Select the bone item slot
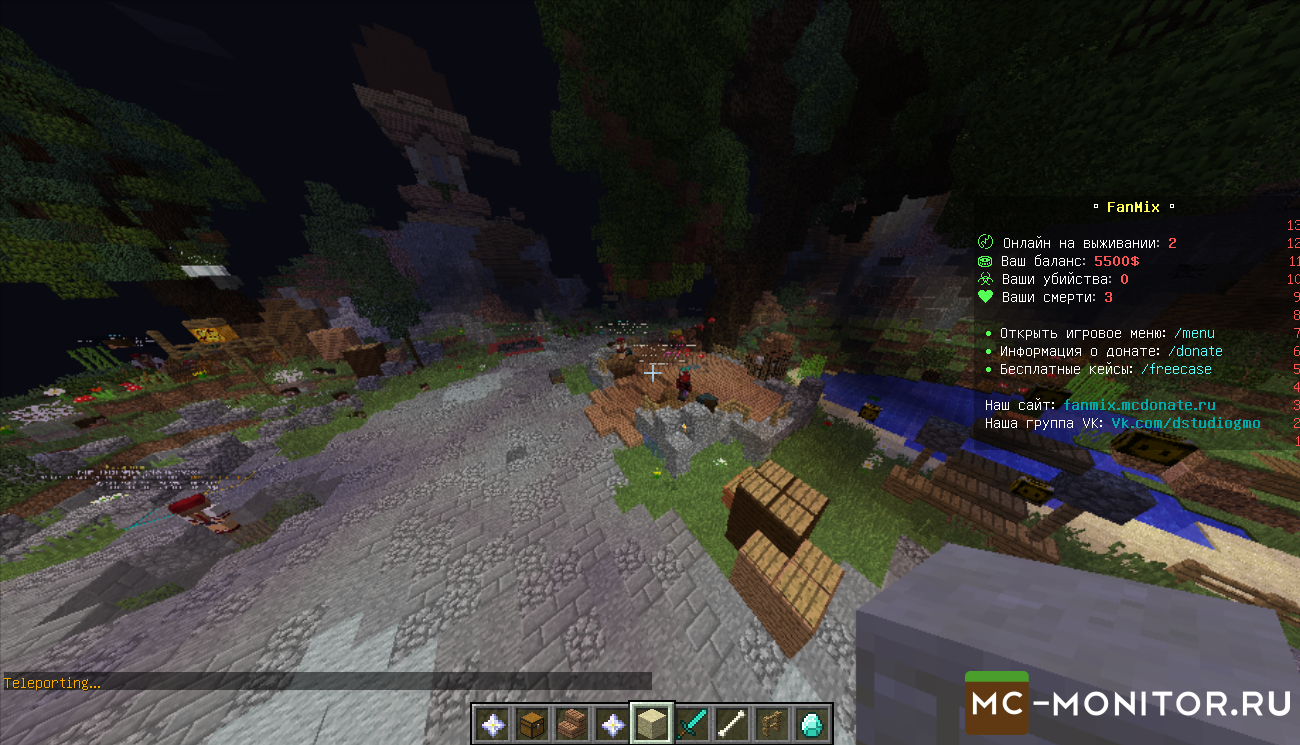 730,724
